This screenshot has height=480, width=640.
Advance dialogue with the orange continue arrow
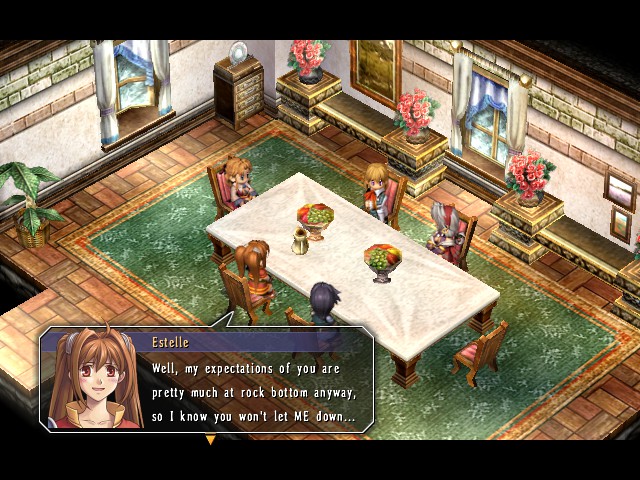tap(210, 439)
